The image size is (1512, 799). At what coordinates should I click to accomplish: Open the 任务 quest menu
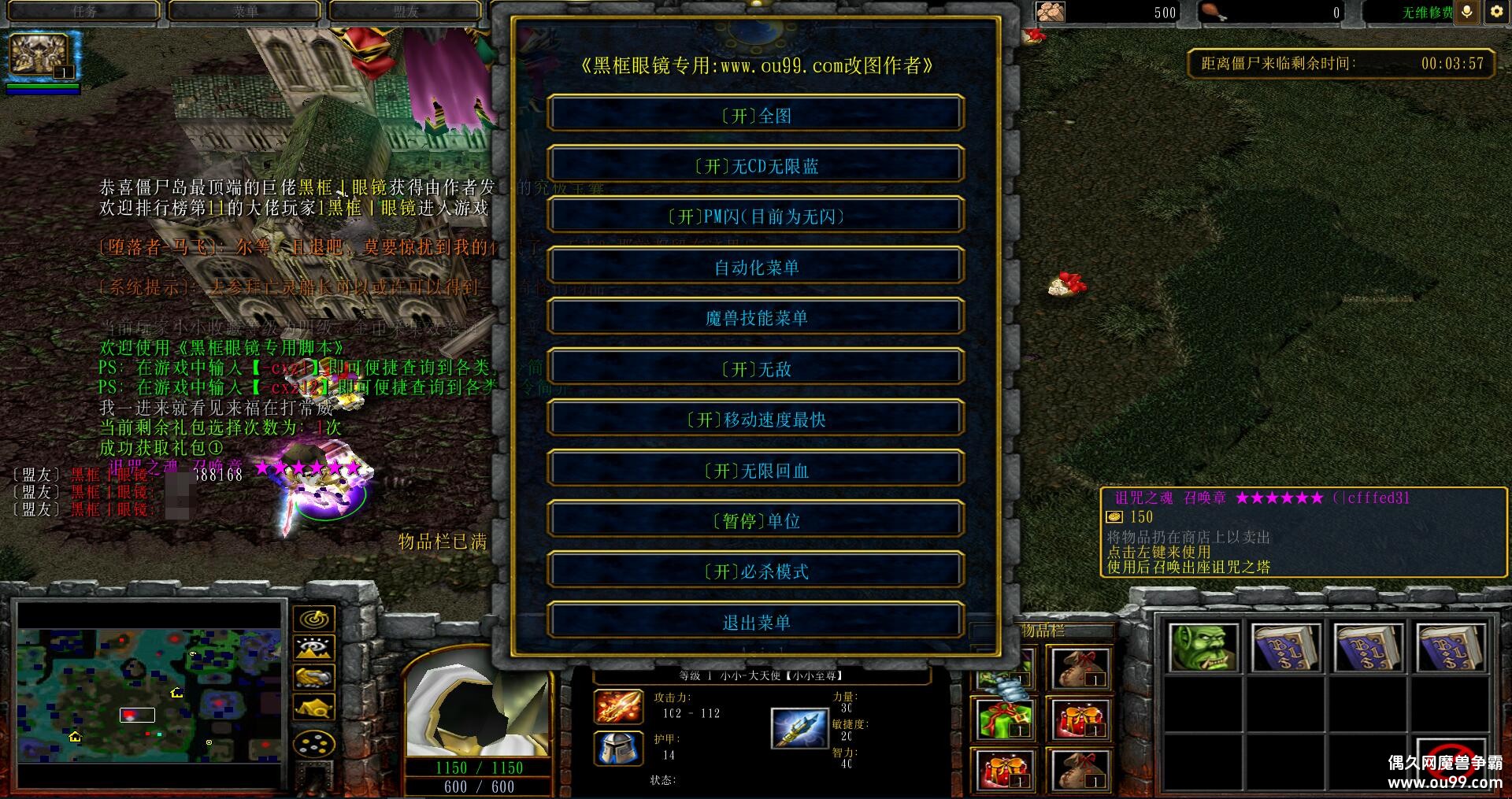pos(83,11)
